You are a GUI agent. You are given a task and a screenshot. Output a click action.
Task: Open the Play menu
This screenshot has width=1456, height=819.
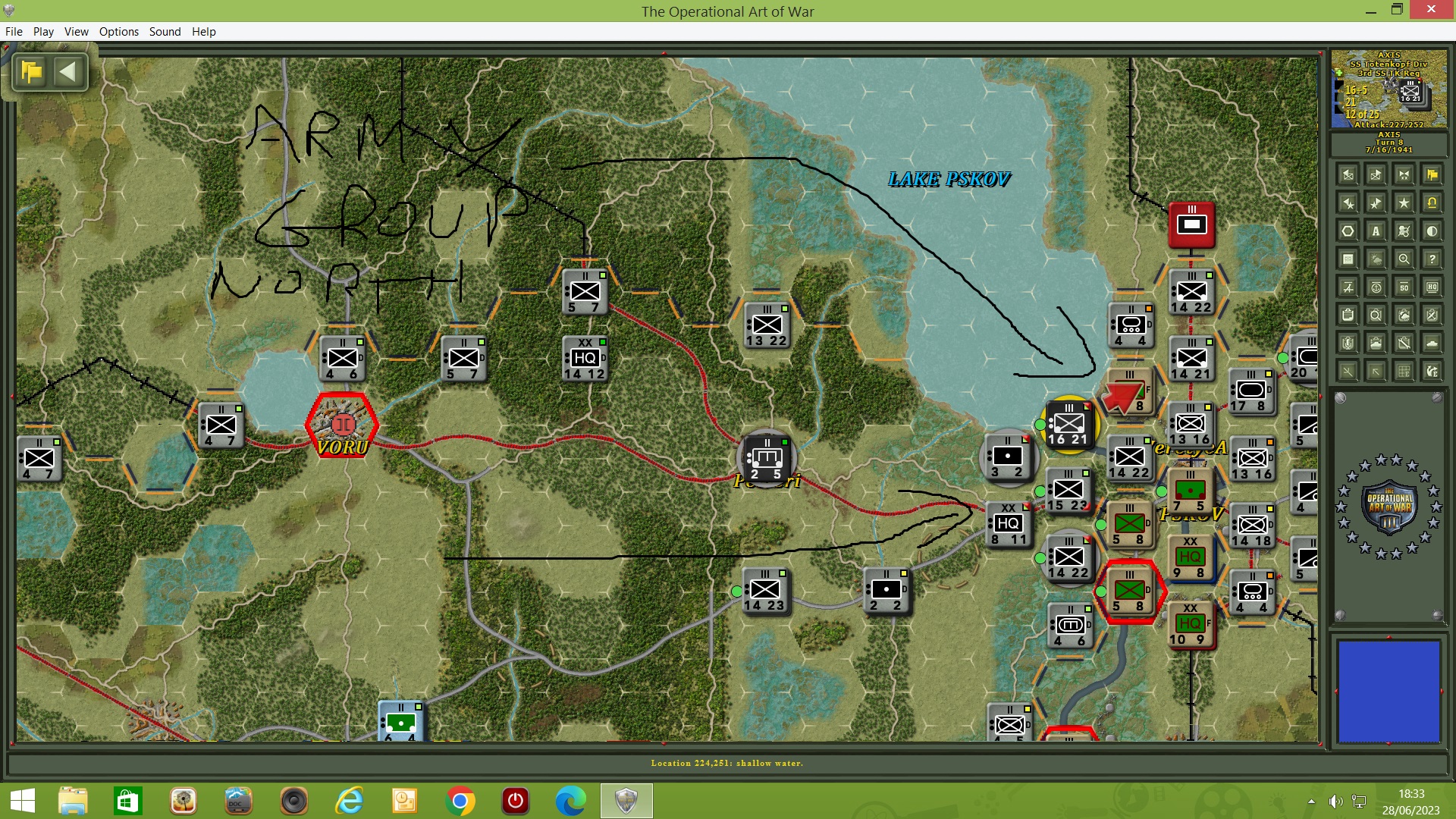click(43, 32)
